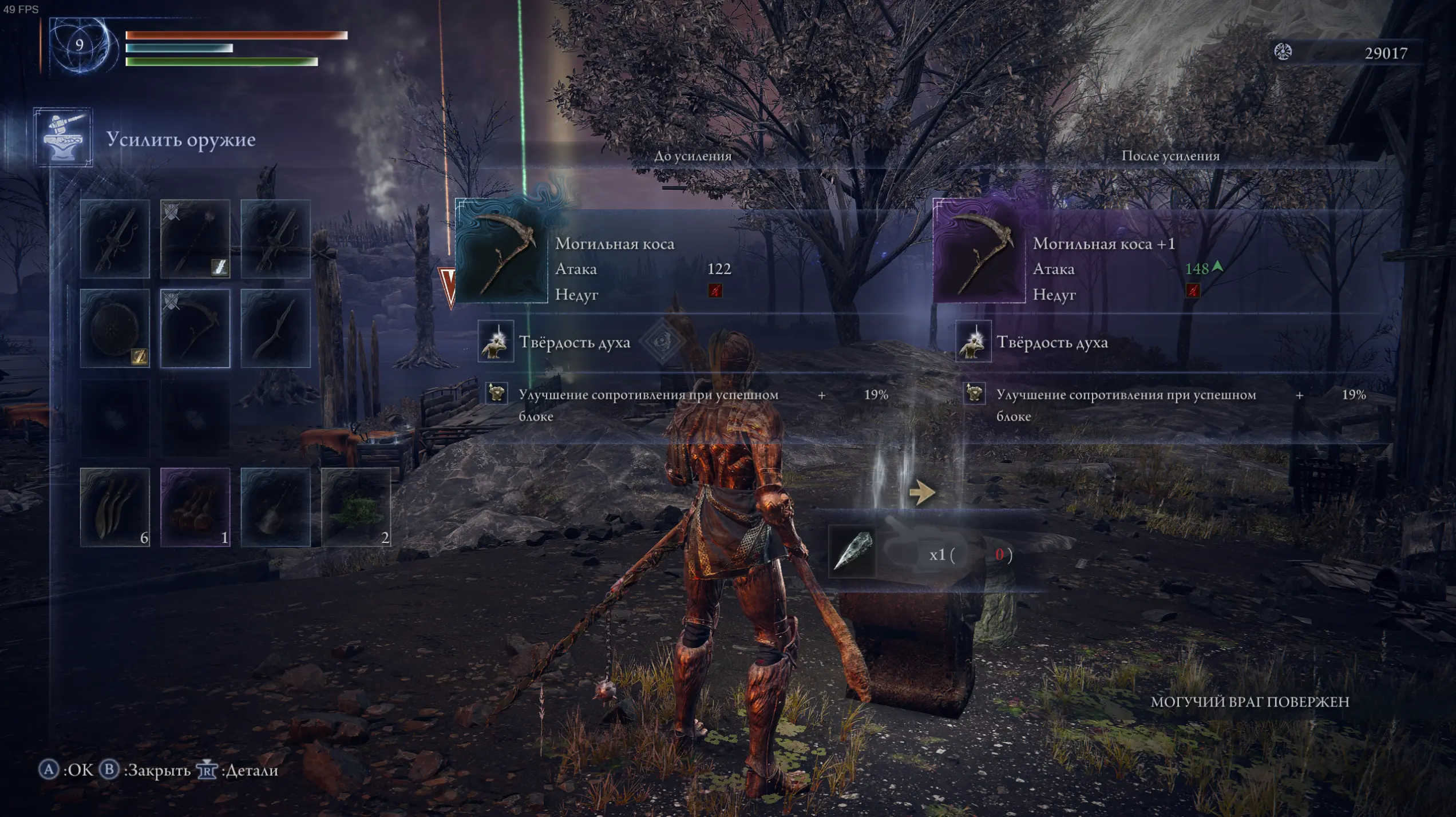This screenshot has height=817, width=1456.
Task: Pick the green moss stack of 2
Action: pos(355,507)
